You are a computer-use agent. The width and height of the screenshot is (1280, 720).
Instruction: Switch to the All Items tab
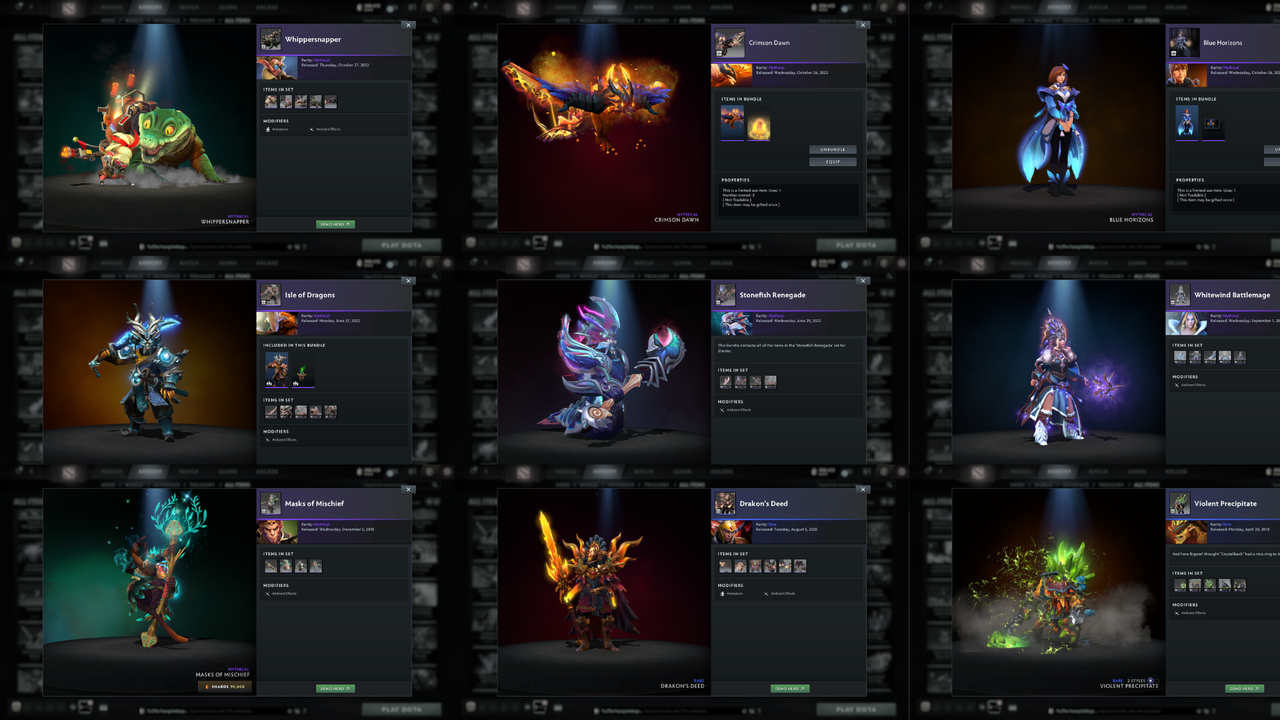pos(238,18)
